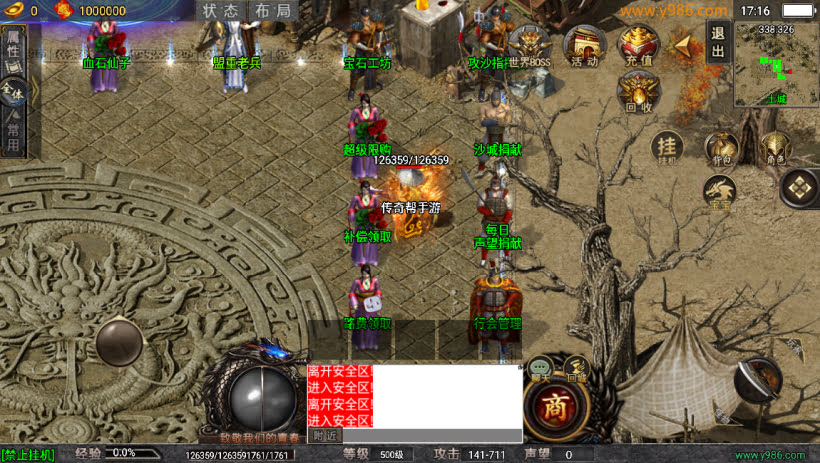This screenshot has width=820, height=463.
Task: Open the 活动 events icon
Action: pos(583,46)
